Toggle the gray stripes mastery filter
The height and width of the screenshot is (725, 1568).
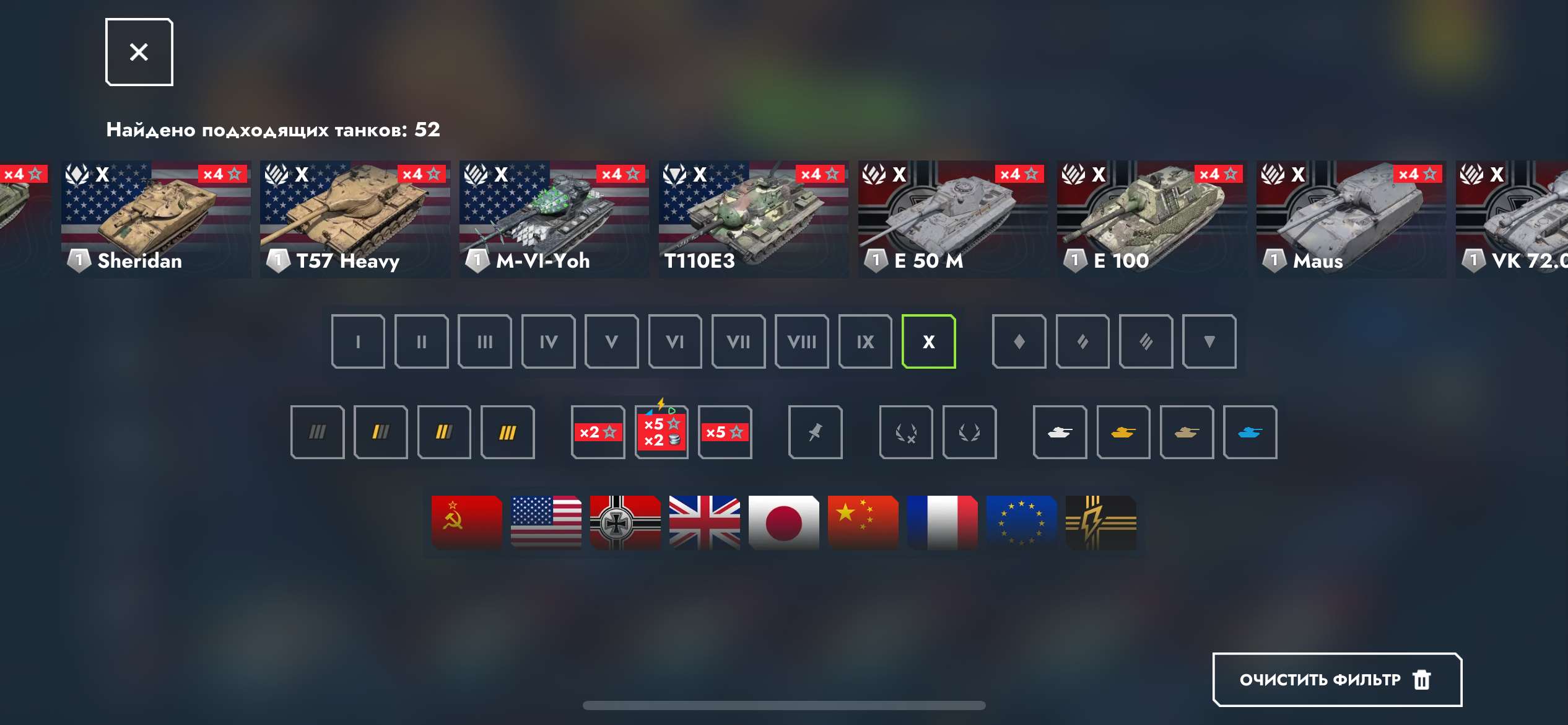[x=317, y=432]
